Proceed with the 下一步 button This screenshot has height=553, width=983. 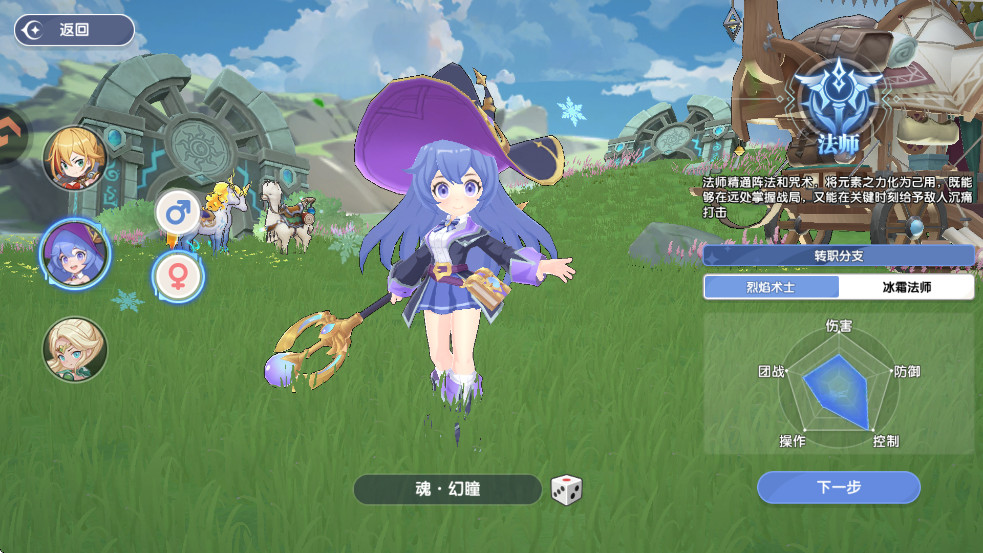(838, 487)
